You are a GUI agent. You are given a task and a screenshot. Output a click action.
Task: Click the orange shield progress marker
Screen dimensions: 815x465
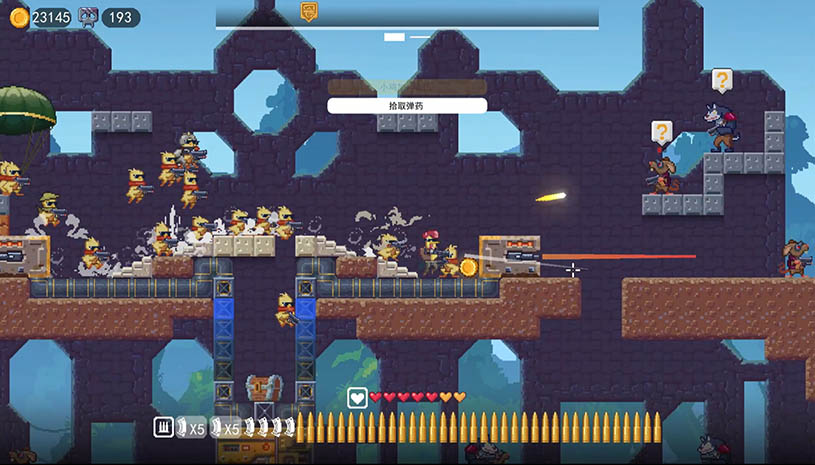(309, 11)
